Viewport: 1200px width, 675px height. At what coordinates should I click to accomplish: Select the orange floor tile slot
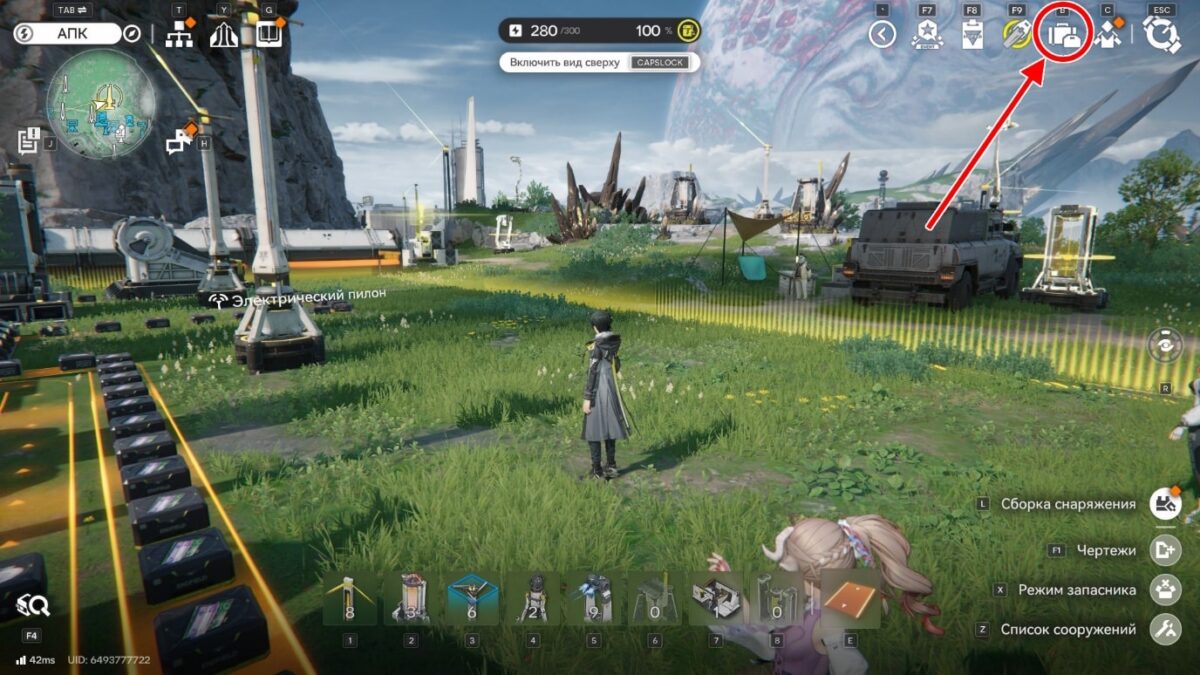point(850,599)
